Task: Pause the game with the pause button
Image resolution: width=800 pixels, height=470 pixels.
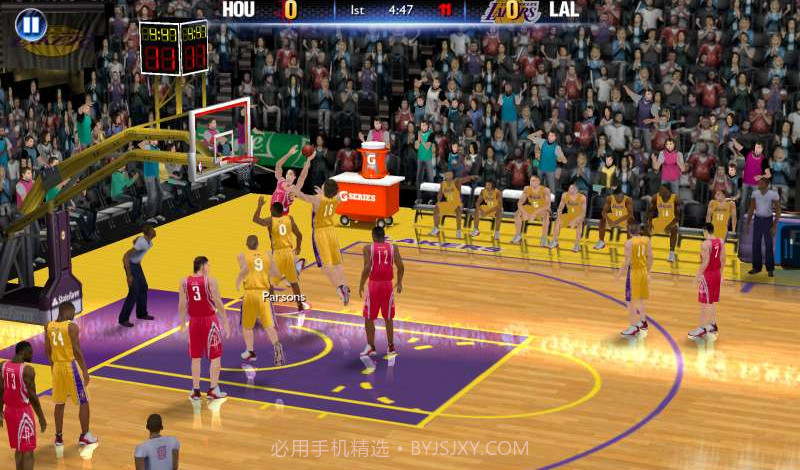Action: click(31, 24)
